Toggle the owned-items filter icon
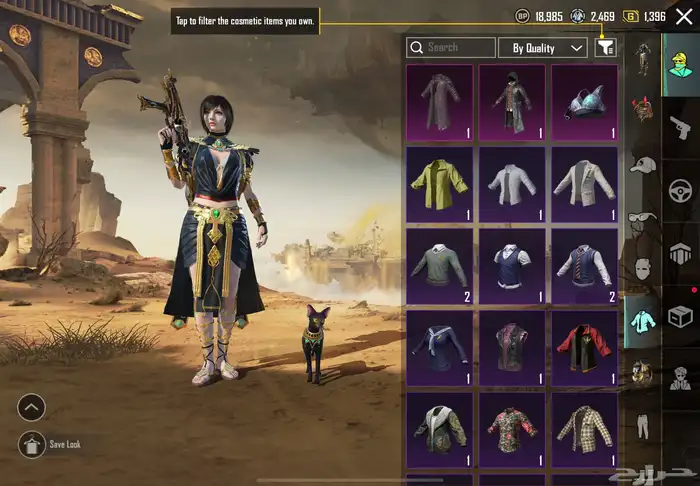The image size is (700, 486). (605, 47)
